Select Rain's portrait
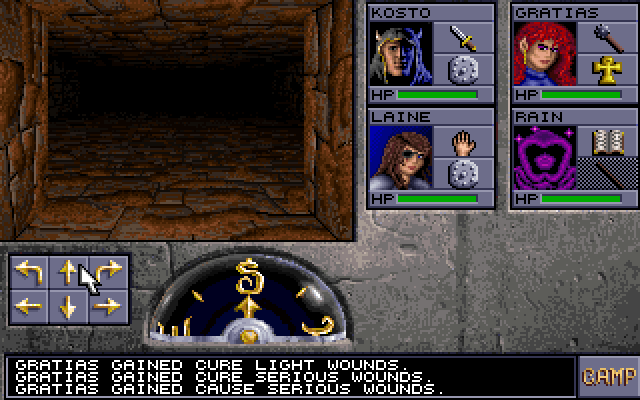This screenshot has width=640, height=400. tap(544, 157)
